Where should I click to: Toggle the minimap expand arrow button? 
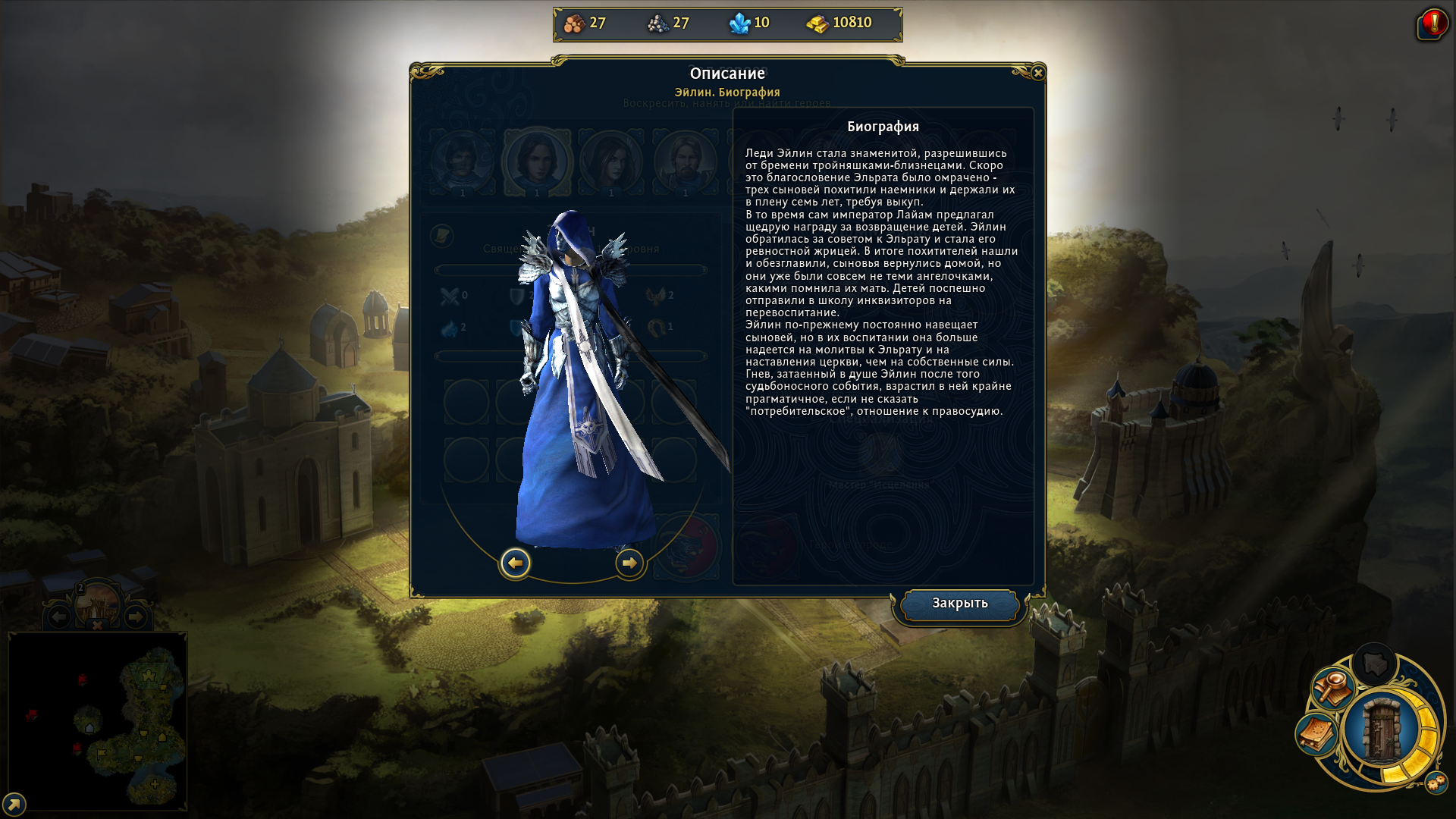click(x=14, y=804)
